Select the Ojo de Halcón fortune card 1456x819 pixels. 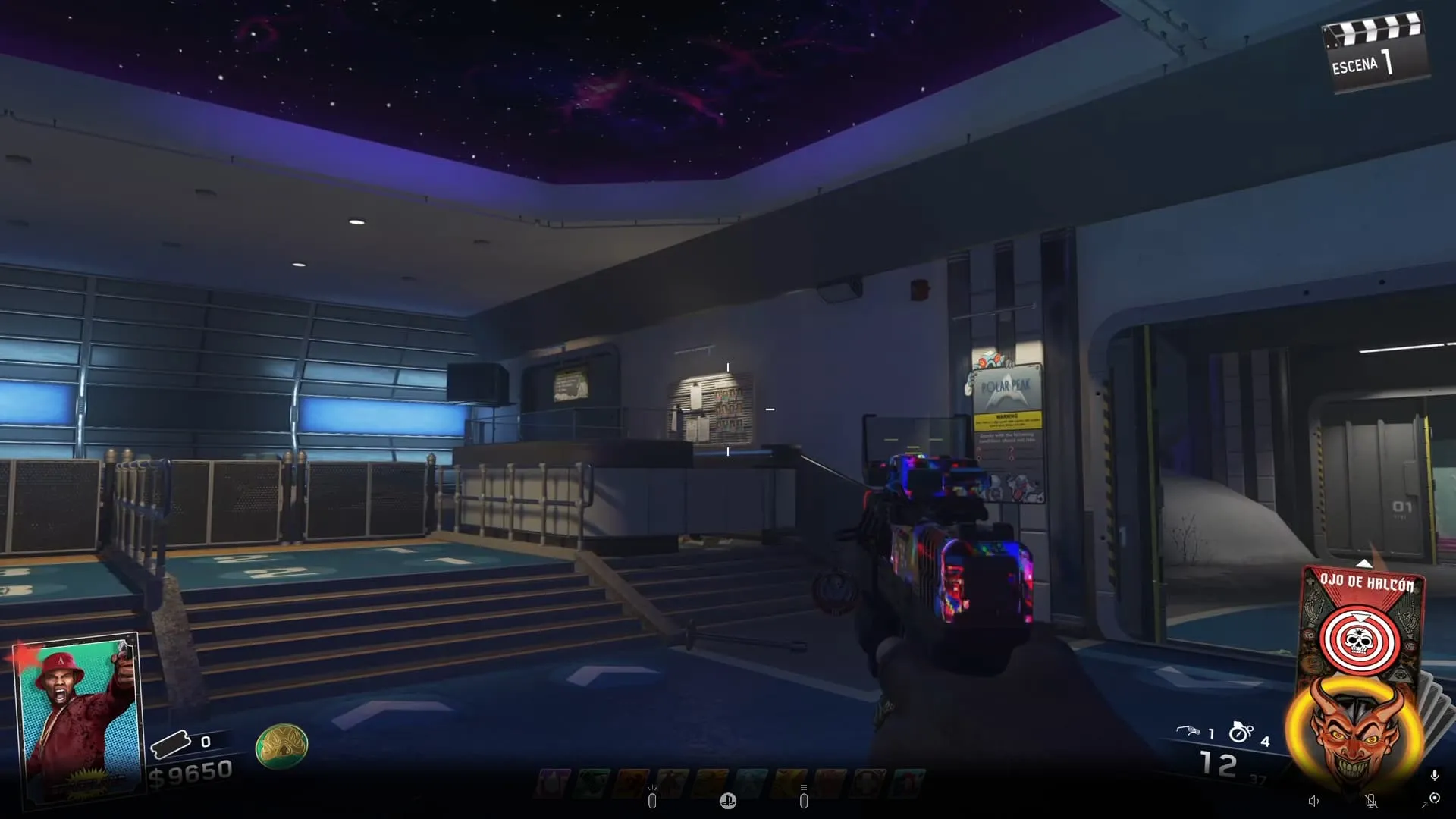coord(1362,622)
